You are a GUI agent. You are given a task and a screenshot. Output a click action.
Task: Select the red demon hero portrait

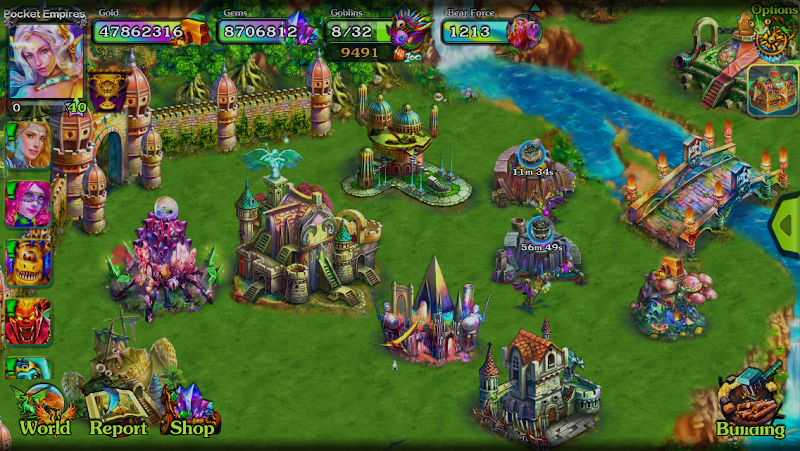27,322
